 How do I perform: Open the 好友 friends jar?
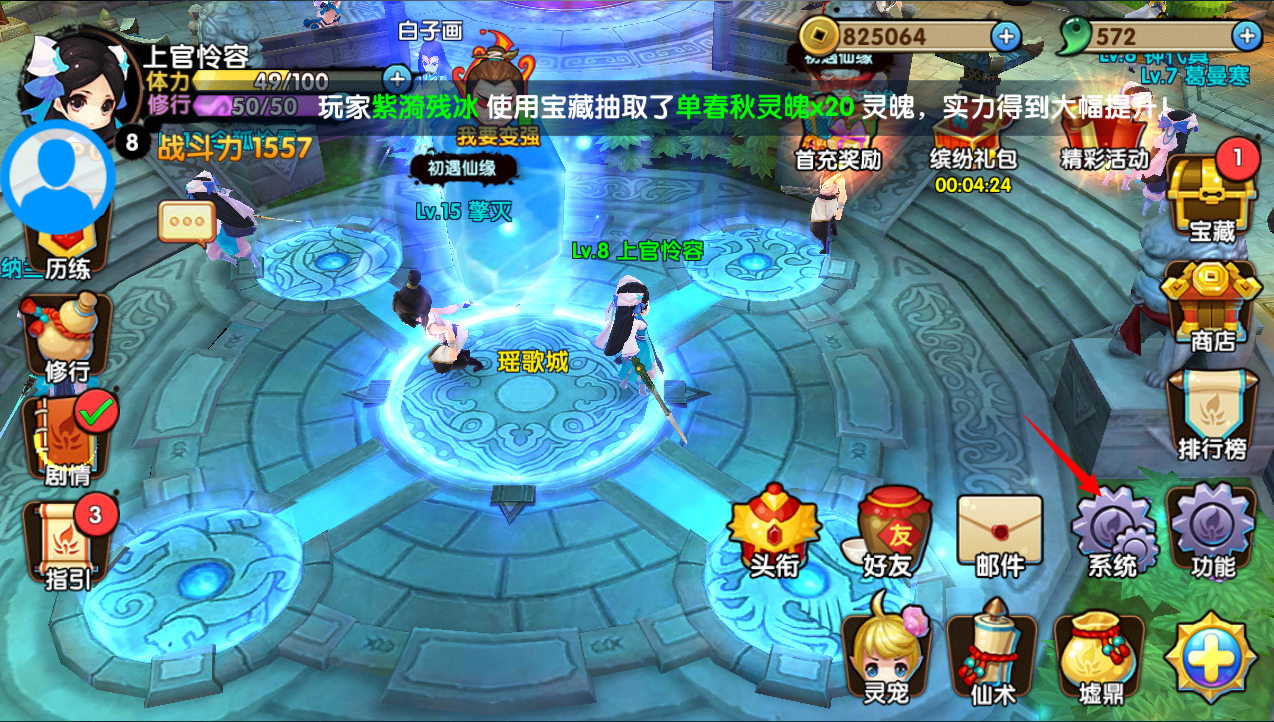887,533
